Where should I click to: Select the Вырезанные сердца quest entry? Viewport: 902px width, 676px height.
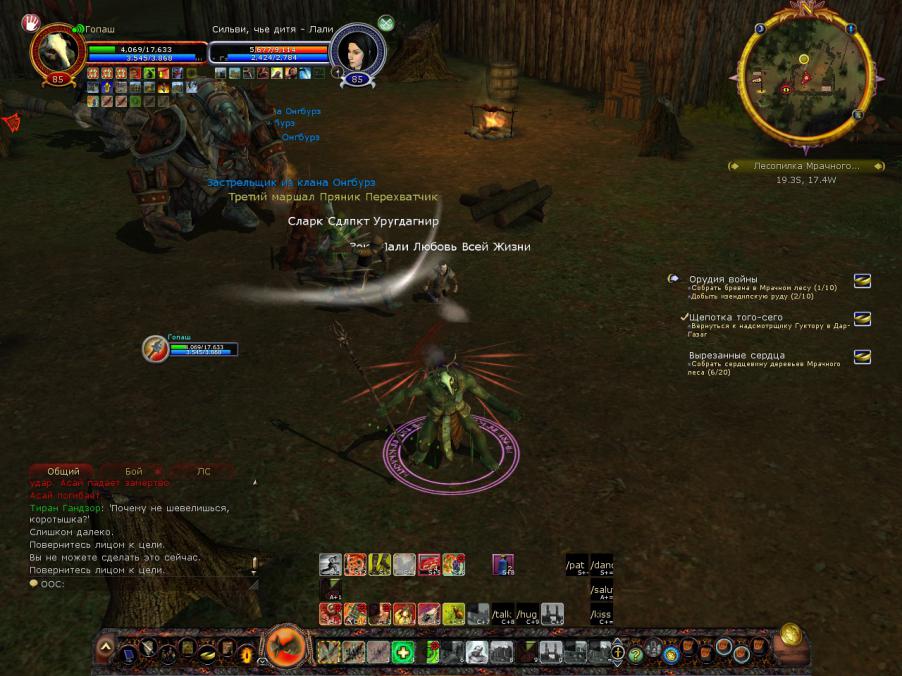pyautogui.click(x=737, y=355)
